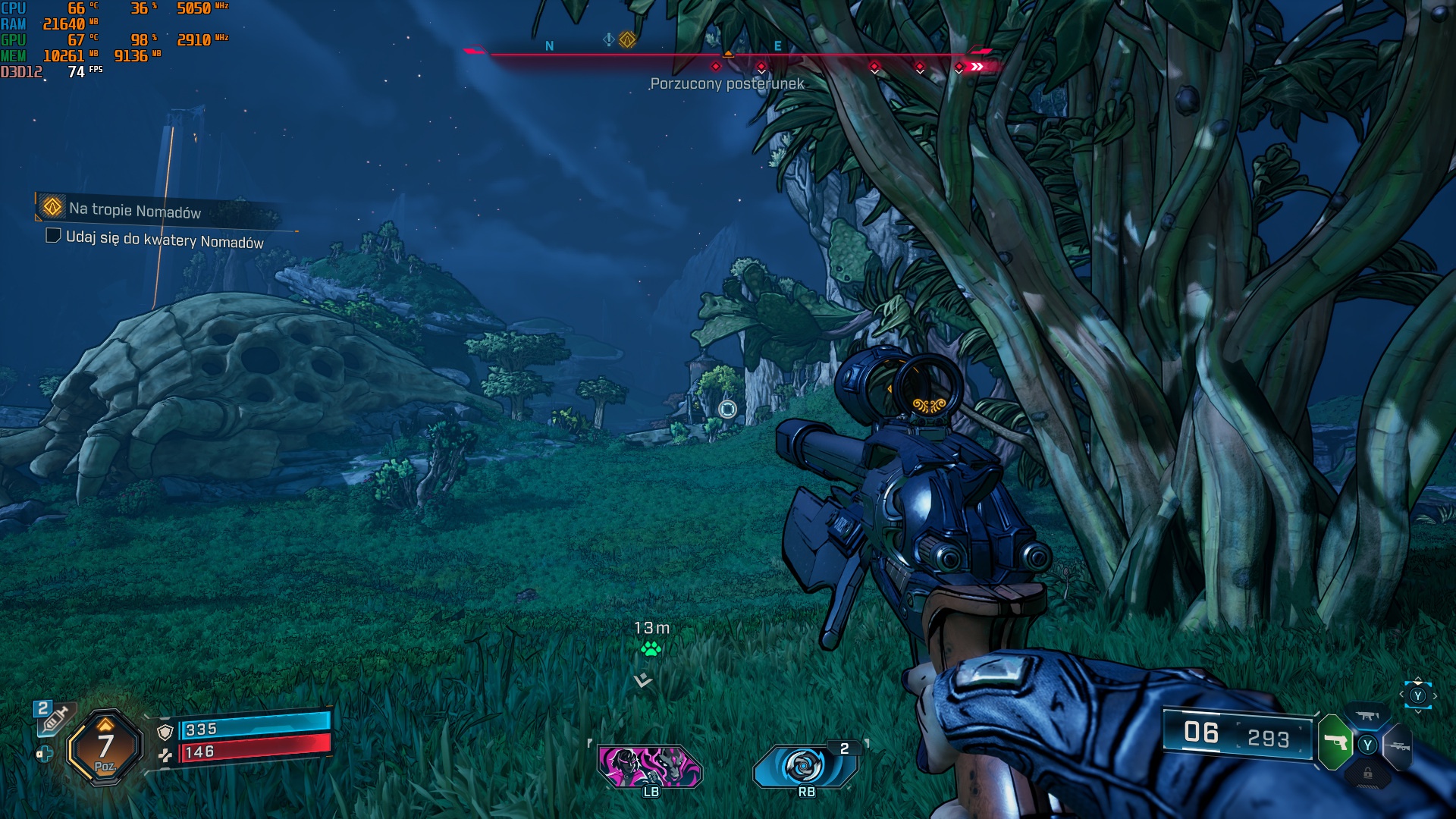The height and width of the screenshot is (819, 1456).
Task: Click the compass bar at the top
Action: 728,55
